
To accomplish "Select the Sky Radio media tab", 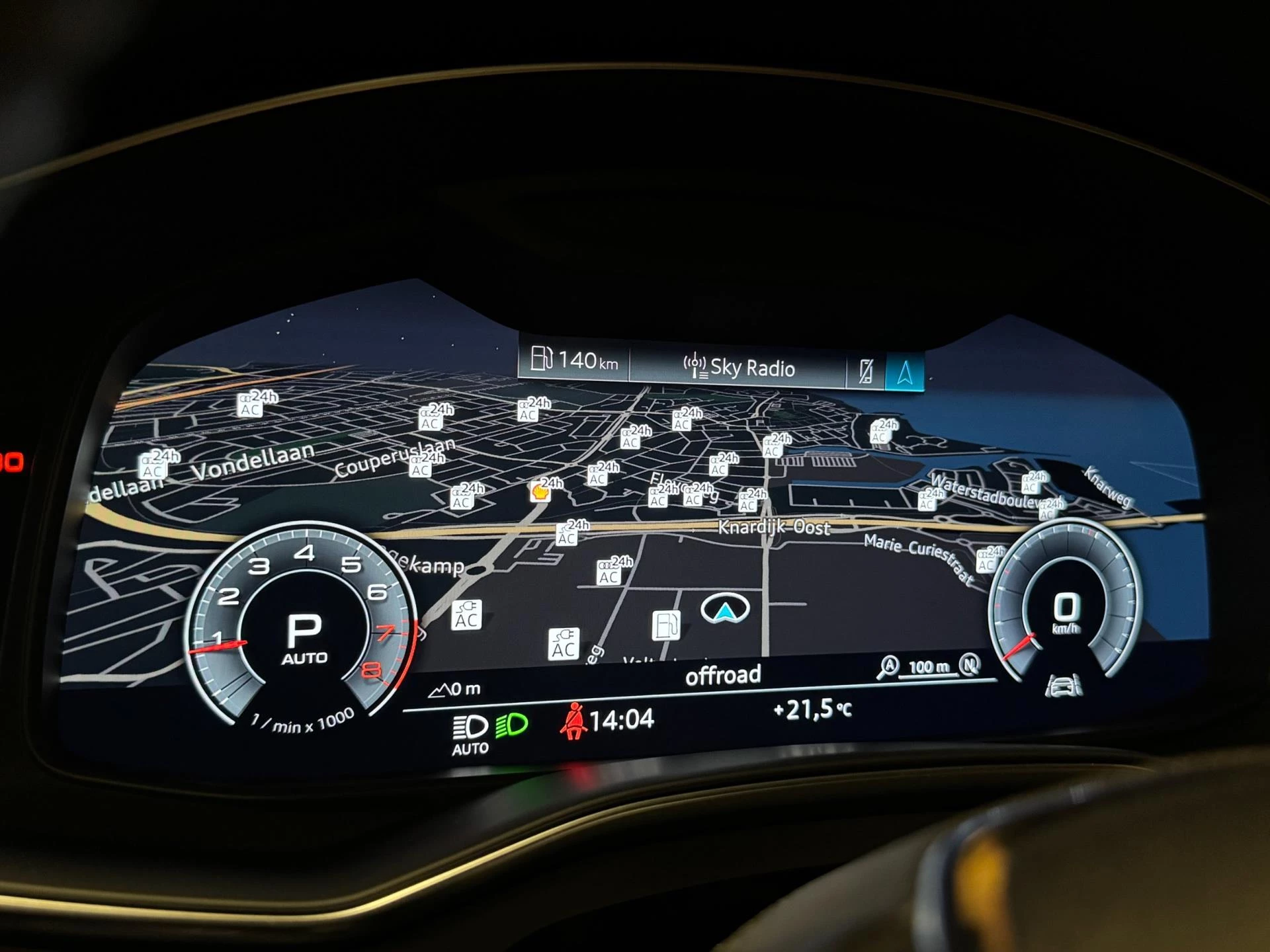I will pyautogui.click(x=738, y=367).
